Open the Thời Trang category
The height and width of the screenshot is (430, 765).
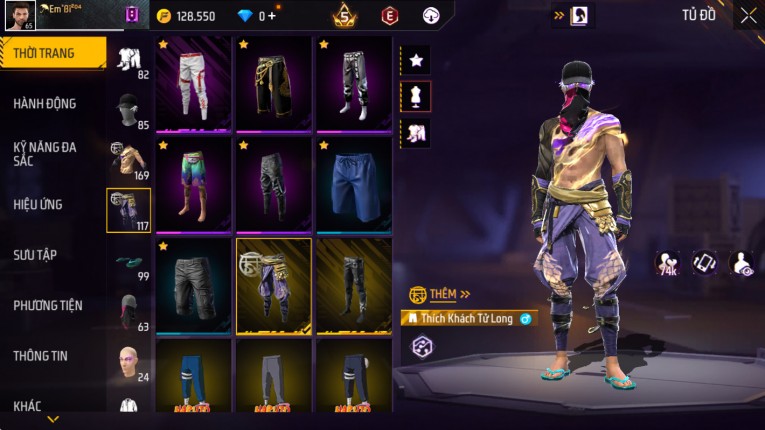click(x=52, y=53)
